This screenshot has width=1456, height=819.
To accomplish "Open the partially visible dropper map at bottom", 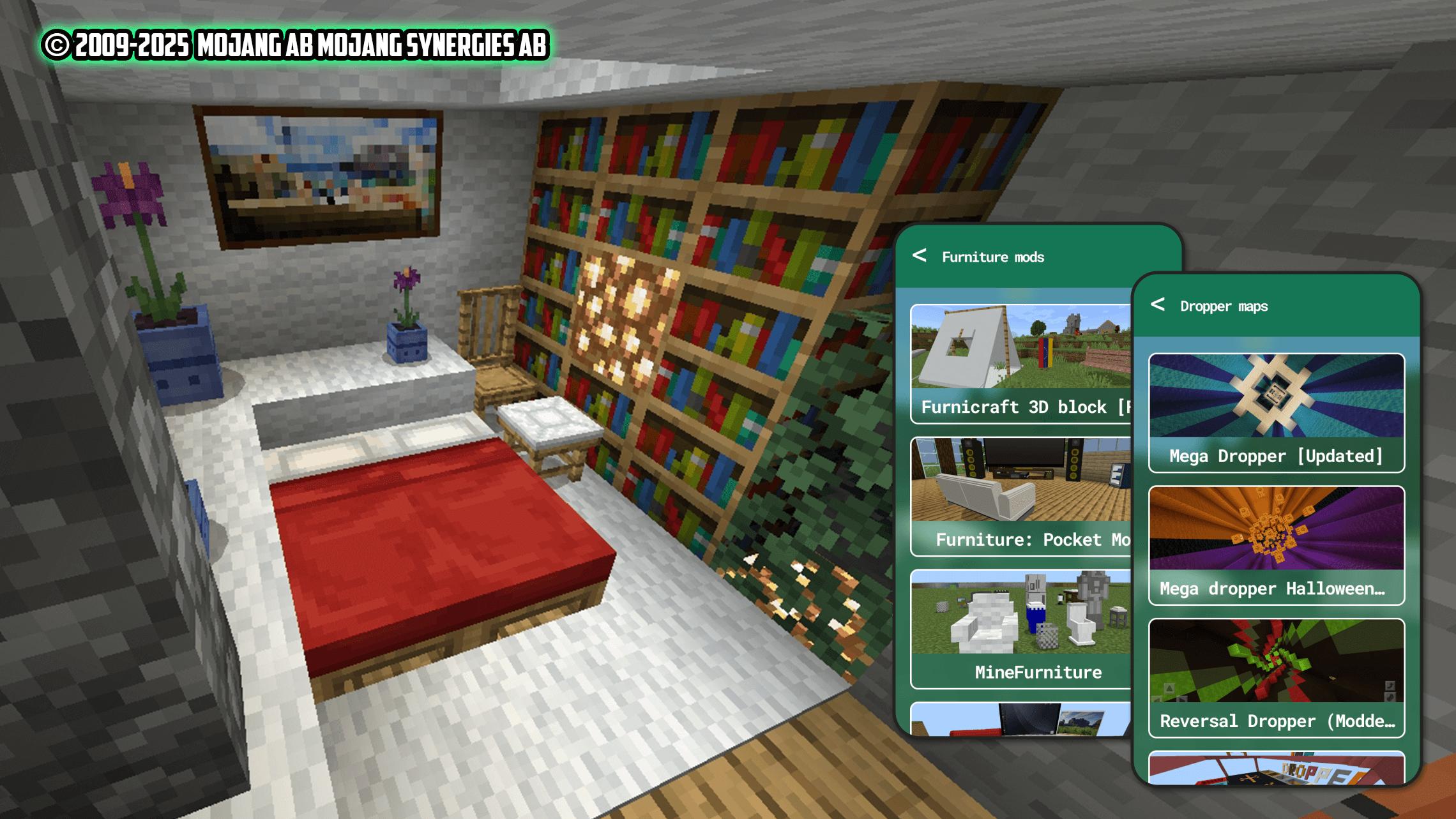I will [x=1276, y=769].
